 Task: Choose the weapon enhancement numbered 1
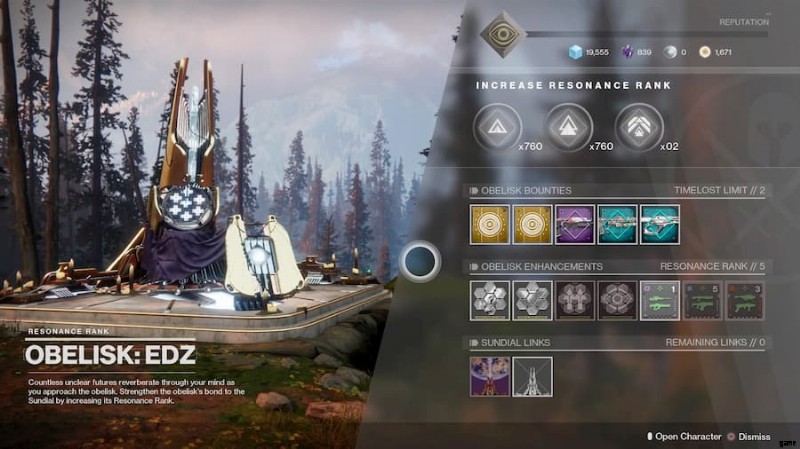tap(660, 300)
